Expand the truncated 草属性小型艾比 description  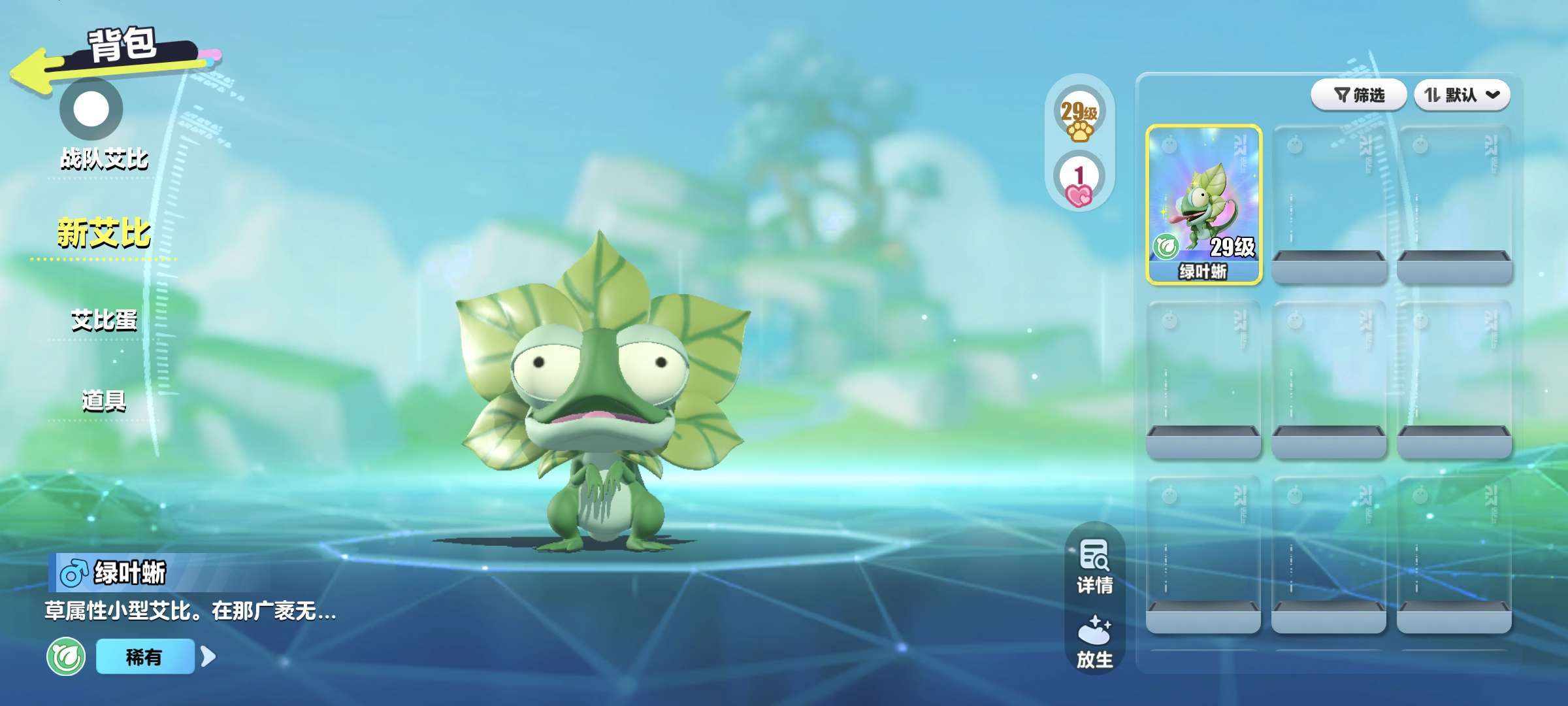190,611
